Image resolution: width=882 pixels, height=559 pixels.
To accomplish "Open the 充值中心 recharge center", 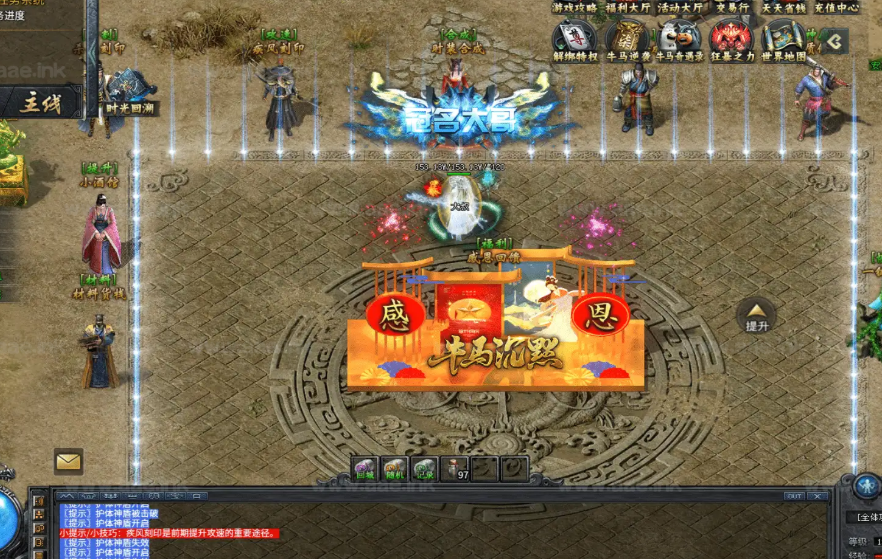I will coord(834,8).
